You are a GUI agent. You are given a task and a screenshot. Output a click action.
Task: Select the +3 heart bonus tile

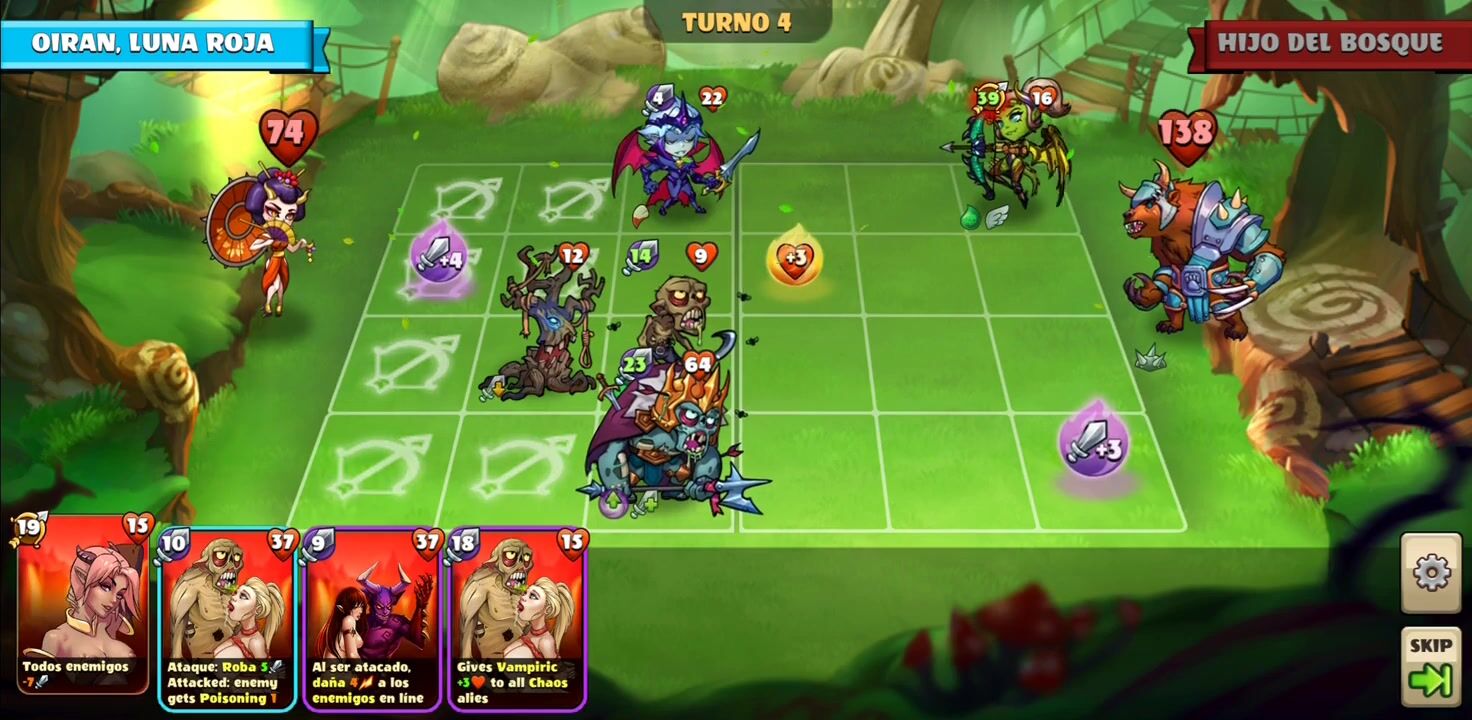tap(795, 258)
